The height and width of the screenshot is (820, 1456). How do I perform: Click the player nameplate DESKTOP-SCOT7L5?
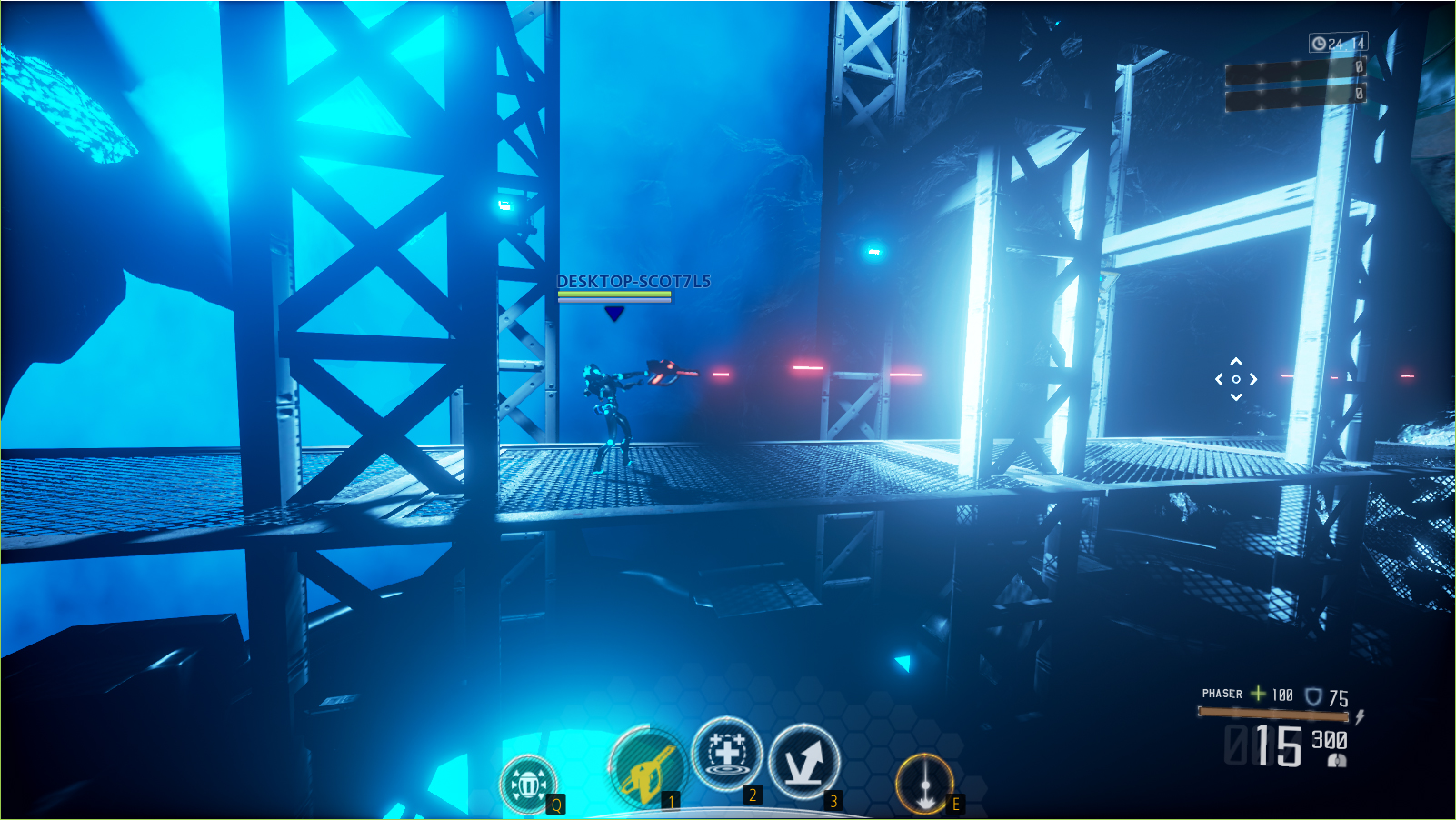point(633,282)
